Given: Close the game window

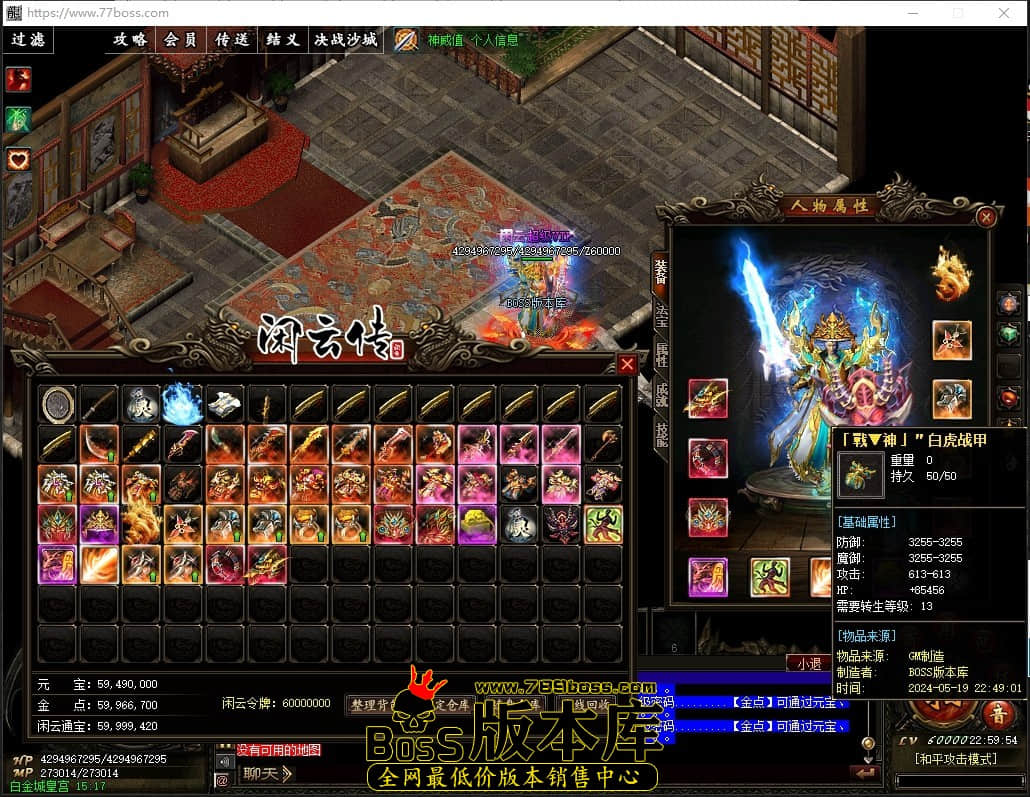Looking at the screenshot, I should 1005,13.
